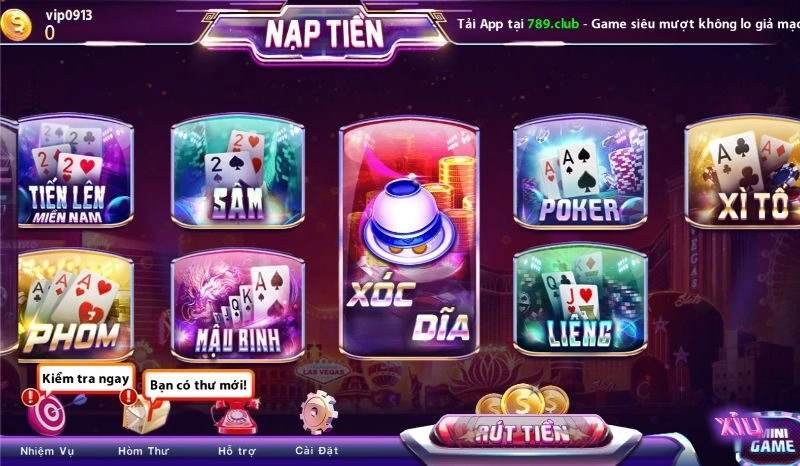Image resolution: width=800 pixels, height=466 pixels.
Task: Play the Phỏm card game
Action: pyautogui.click(x=69, y=304)
